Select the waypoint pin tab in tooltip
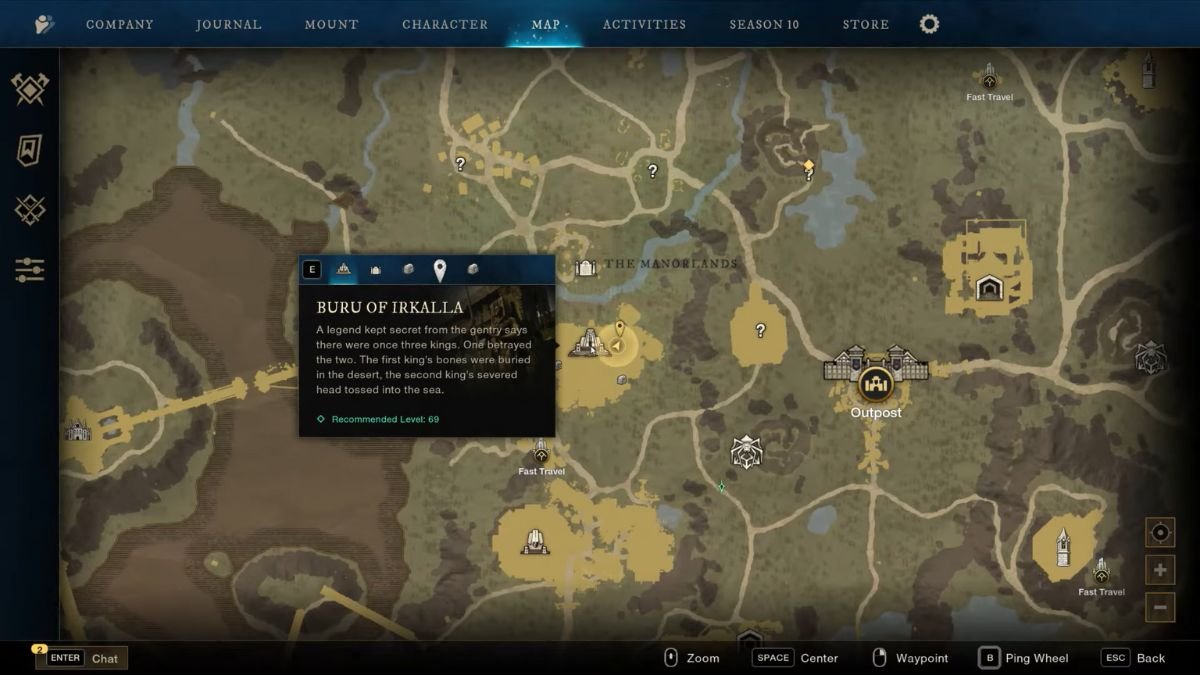1200x675 pixels. (x=439, y=270)
